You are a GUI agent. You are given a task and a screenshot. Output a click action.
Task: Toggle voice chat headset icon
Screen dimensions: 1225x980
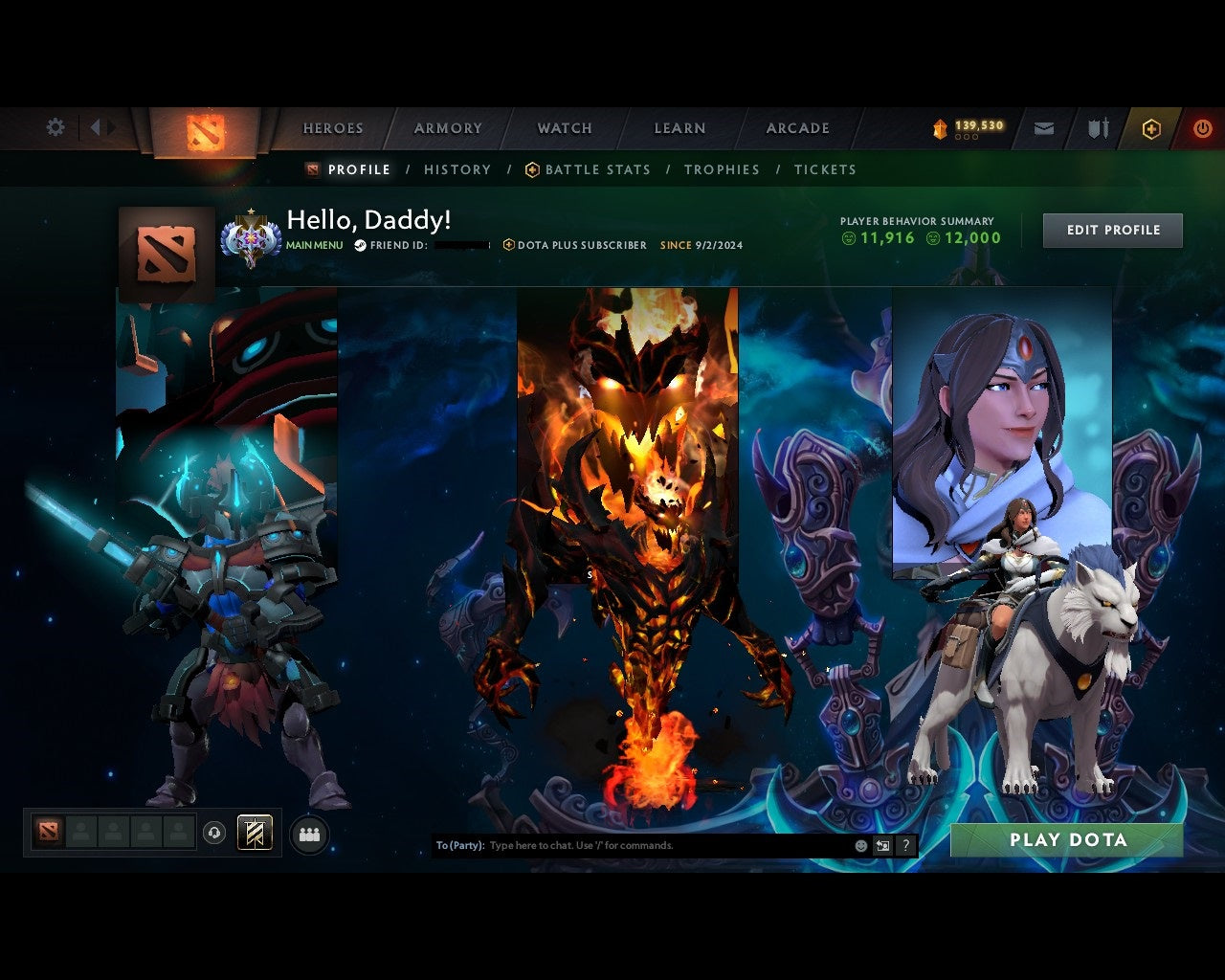212,833
